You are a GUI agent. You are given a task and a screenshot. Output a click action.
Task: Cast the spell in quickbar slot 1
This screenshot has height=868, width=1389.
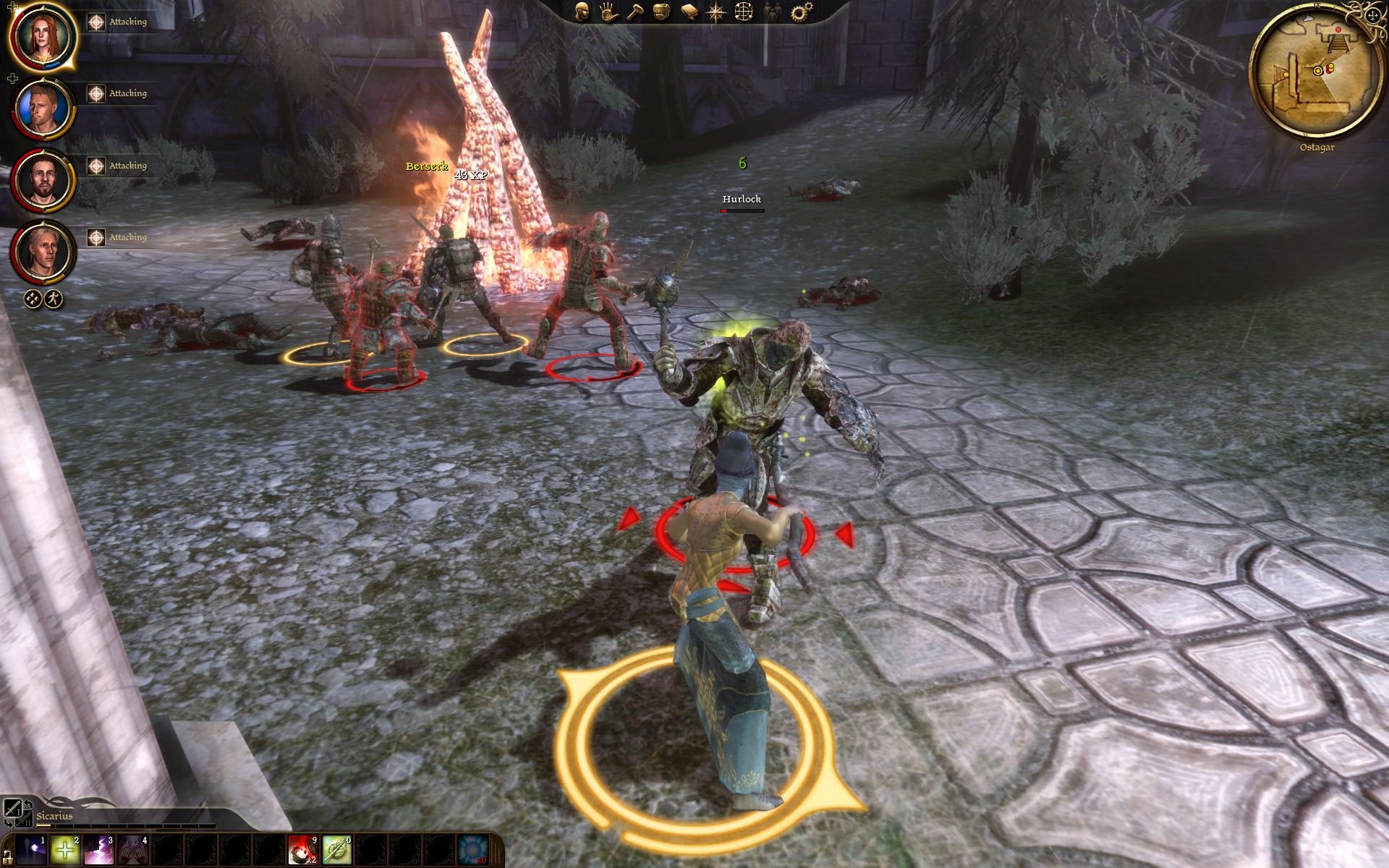coord(30,848)
